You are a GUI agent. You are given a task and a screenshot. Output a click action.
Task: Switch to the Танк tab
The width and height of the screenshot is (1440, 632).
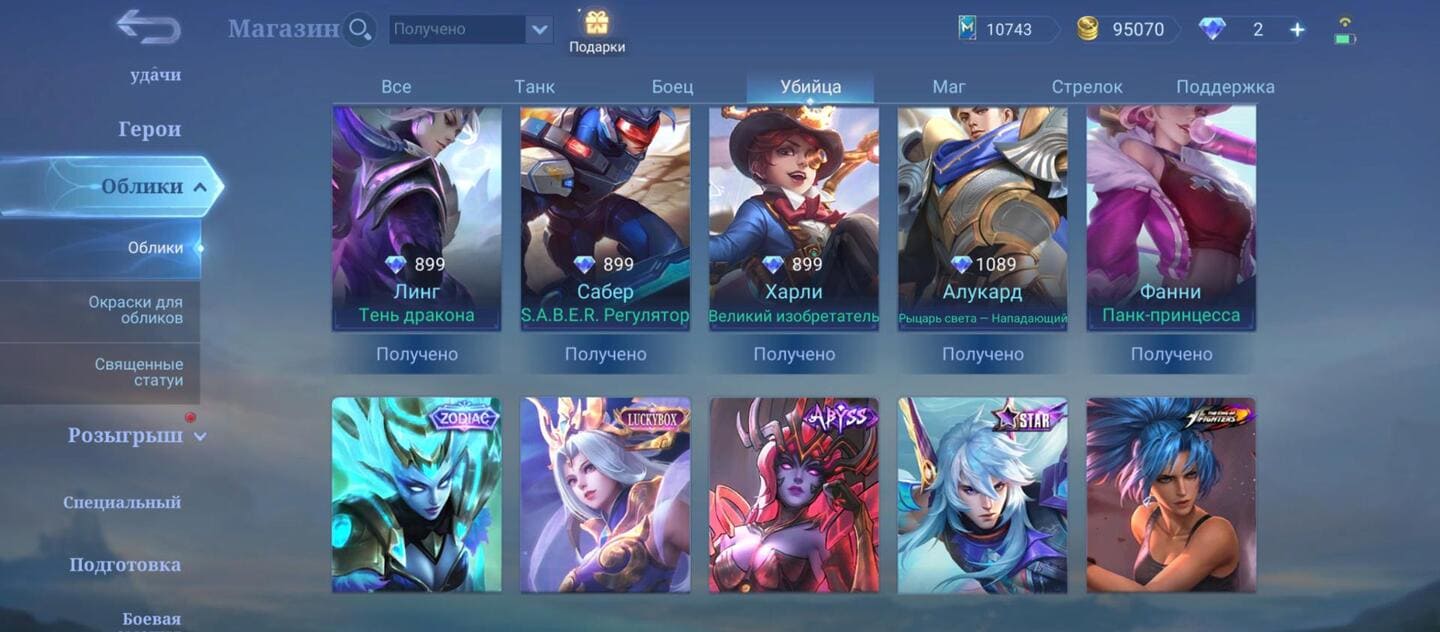pos(534,87)
